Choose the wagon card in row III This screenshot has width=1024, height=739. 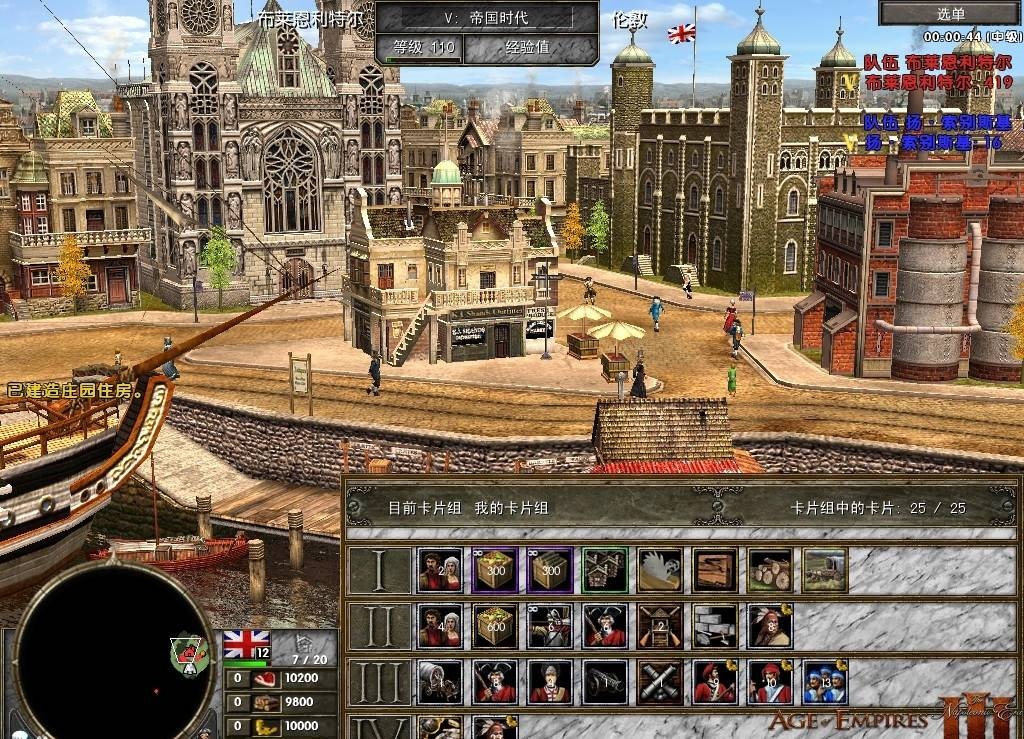coord(439,681)
